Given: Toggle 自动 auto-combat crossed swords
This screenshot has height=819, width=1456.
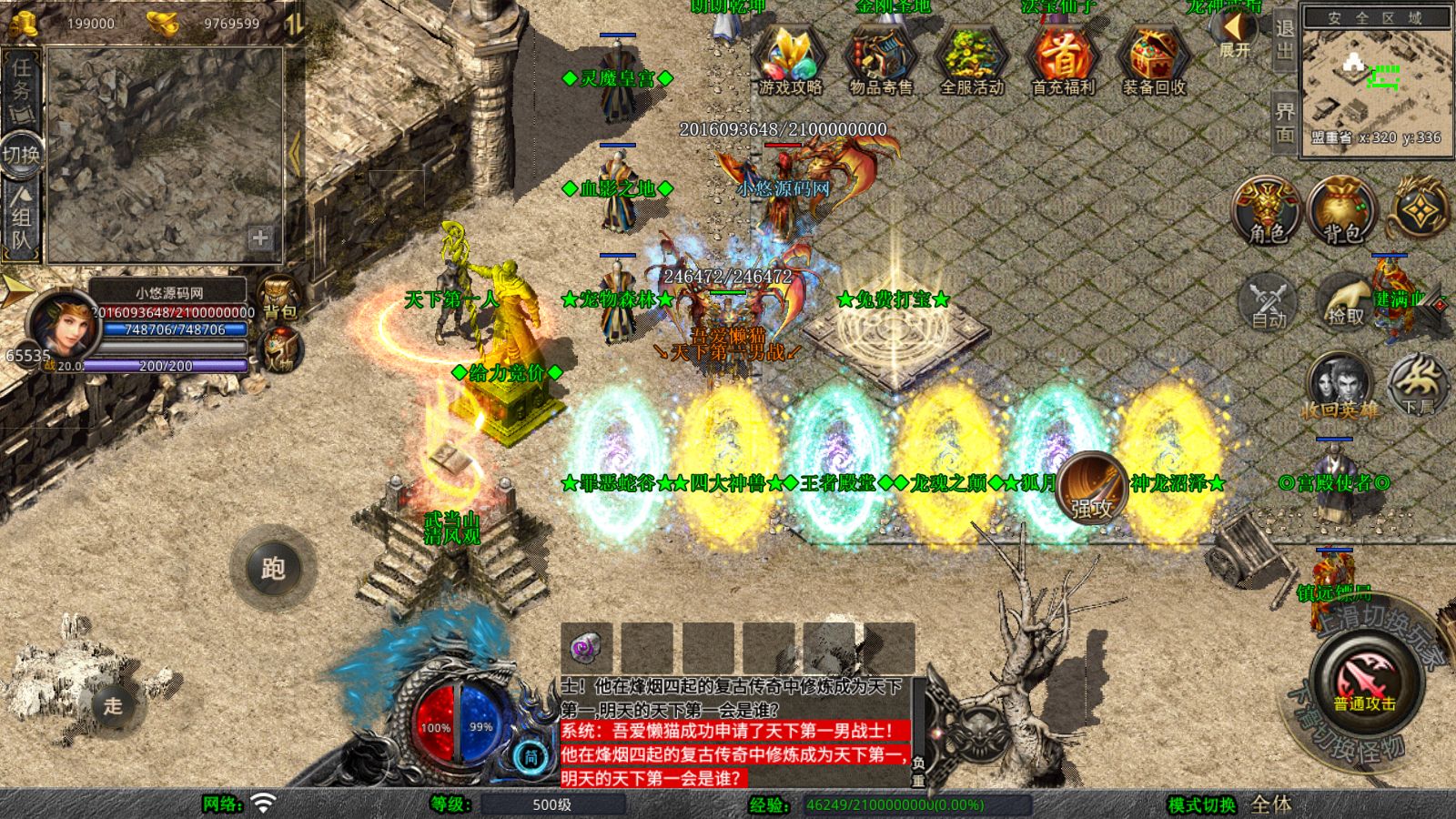Looking at the screenshot, I should click(1269, 302).
